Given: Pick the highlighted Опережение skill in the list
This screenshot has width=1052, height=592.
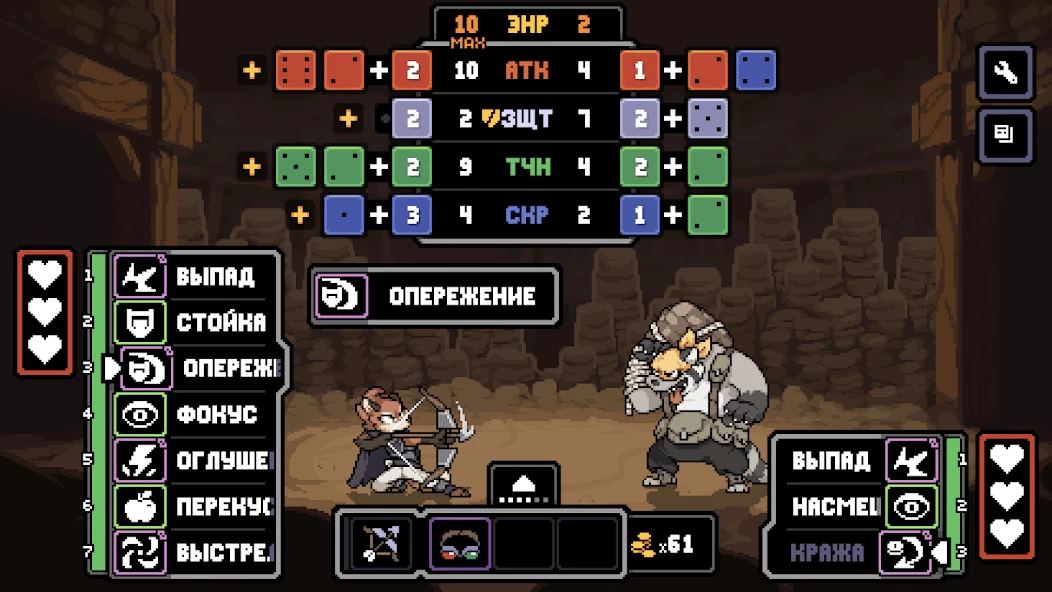Looking at the screenshot, I should (200, 368).
